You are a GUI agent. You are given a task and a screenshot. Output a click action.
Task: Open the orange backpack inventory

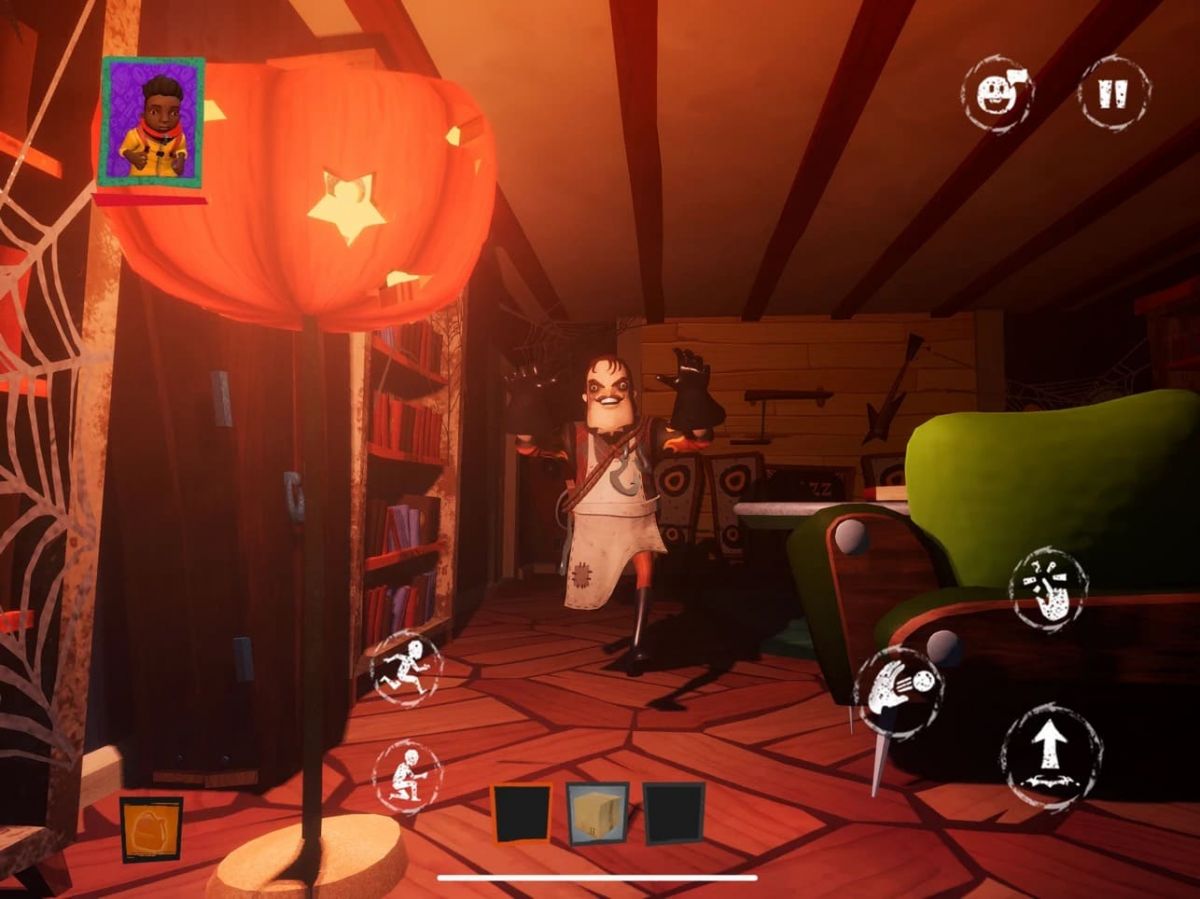[151, 829]
